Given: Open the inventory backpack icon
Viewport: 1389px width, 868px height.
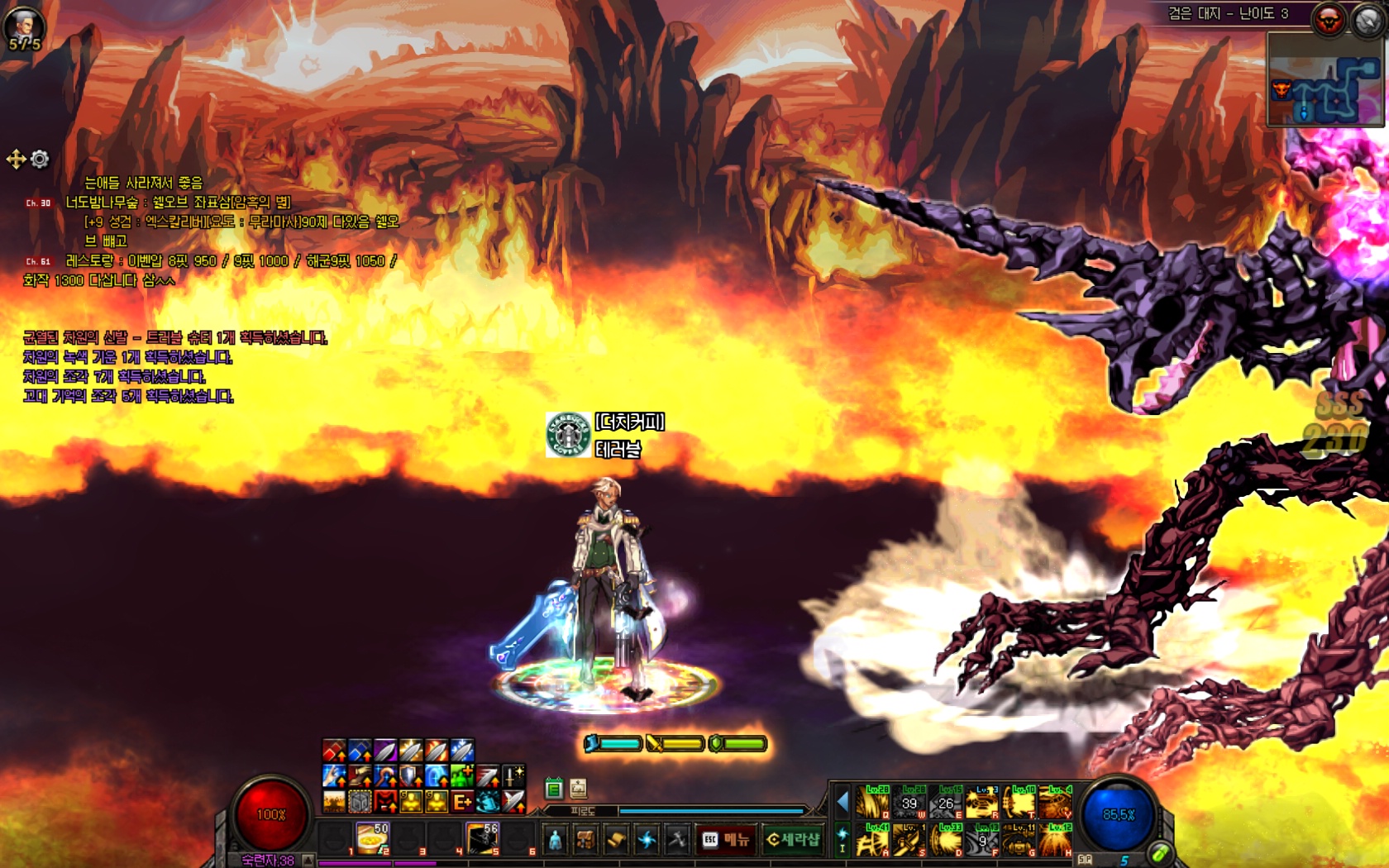Looking at the screenshot, I should click(585, 840).
